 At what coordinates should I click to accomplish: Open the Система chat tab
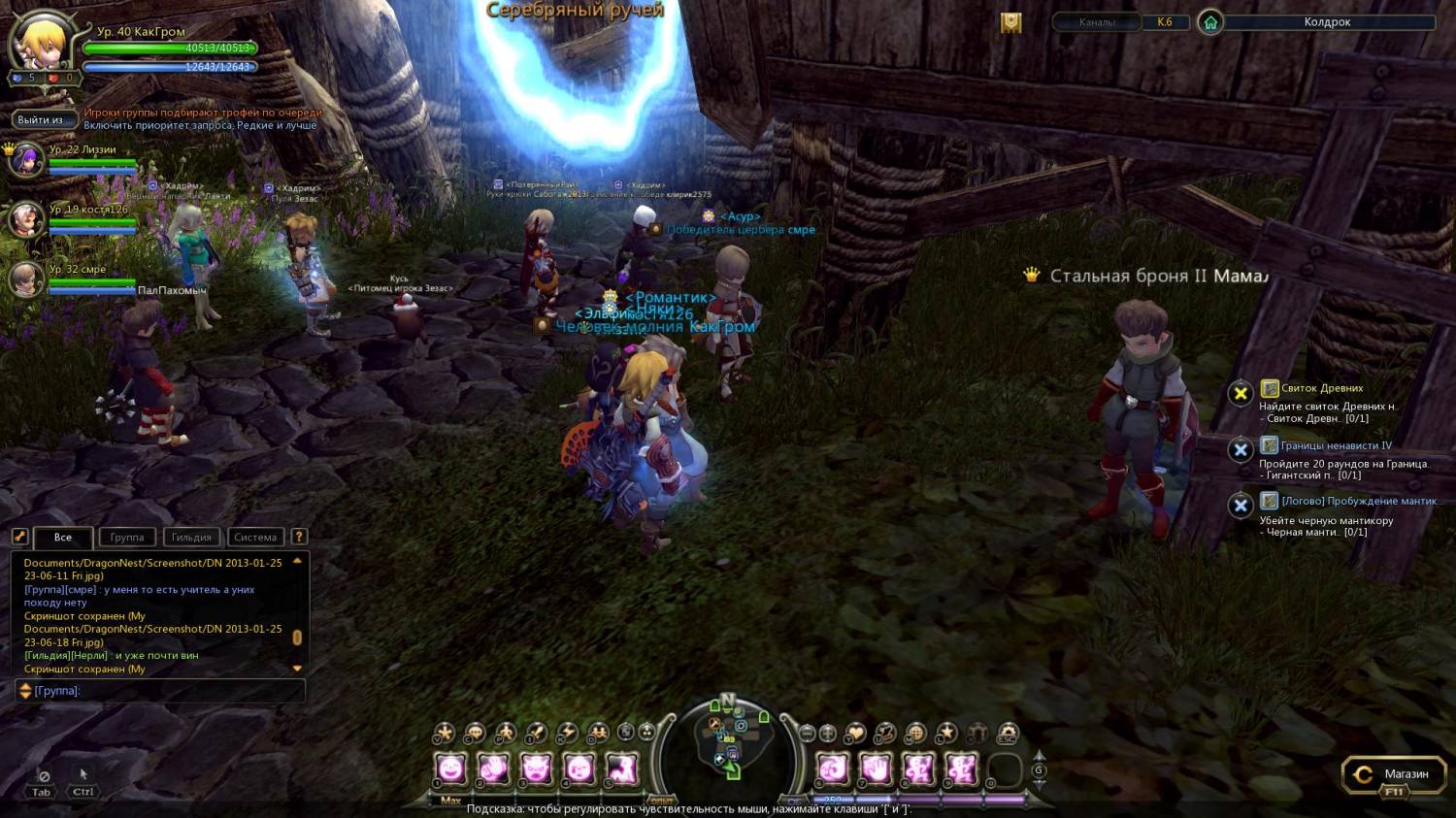click(x=255, y=537)
